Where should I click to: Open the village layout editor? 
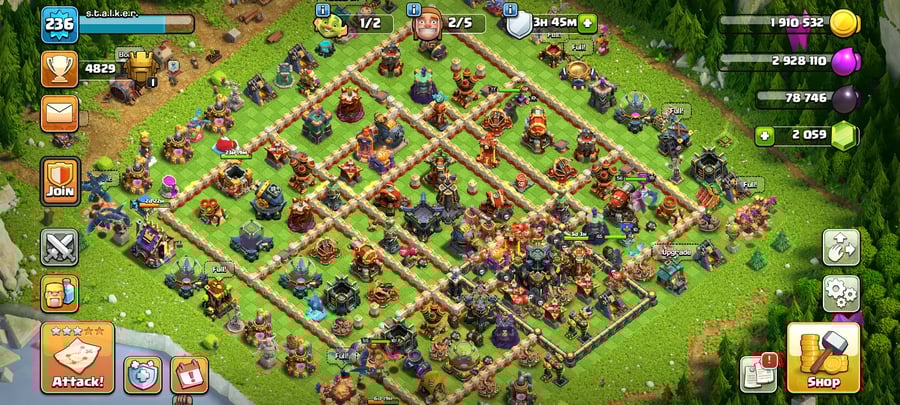(841, 247)
